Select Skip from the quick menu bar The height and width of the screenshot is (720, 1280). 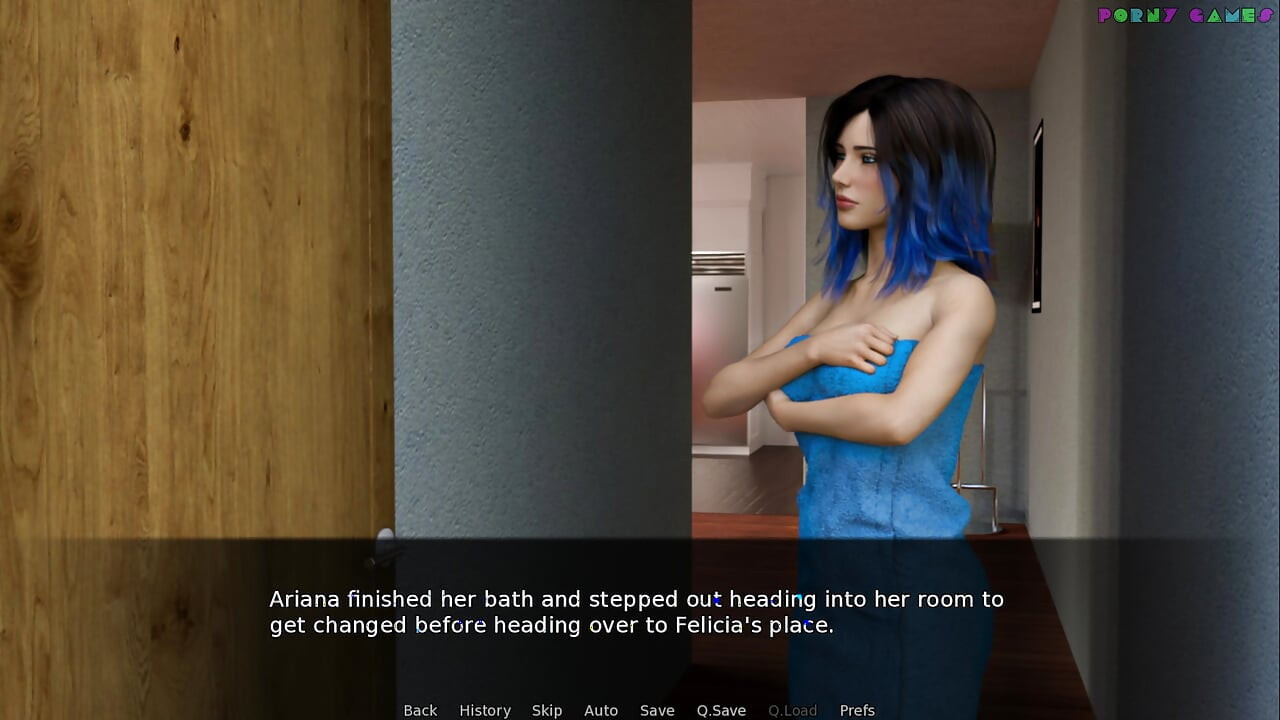547,710
